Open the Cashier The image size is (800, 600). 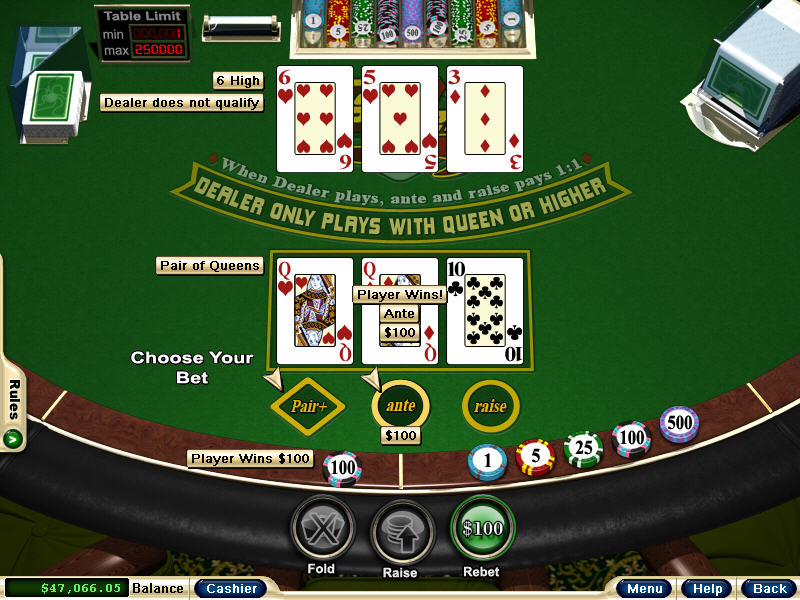point(231,589)
